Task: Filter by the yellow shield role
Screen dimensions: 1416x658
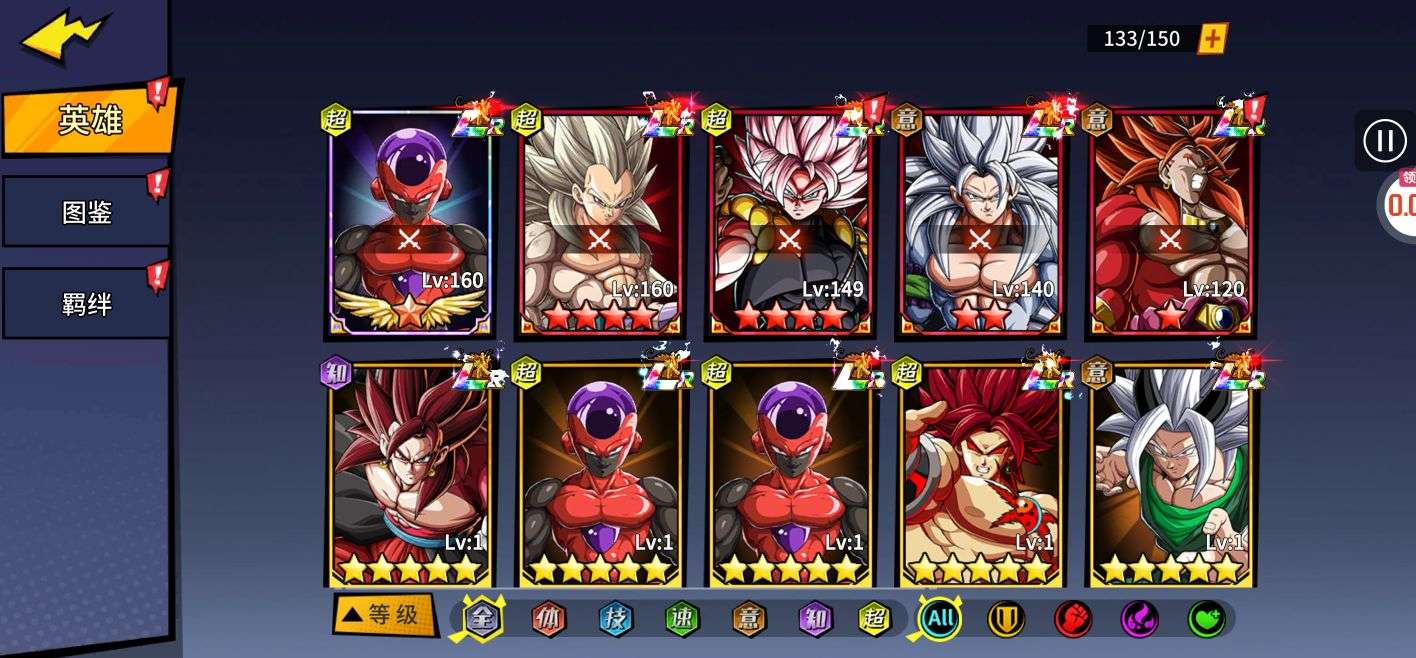Action: click(1006, 619)
